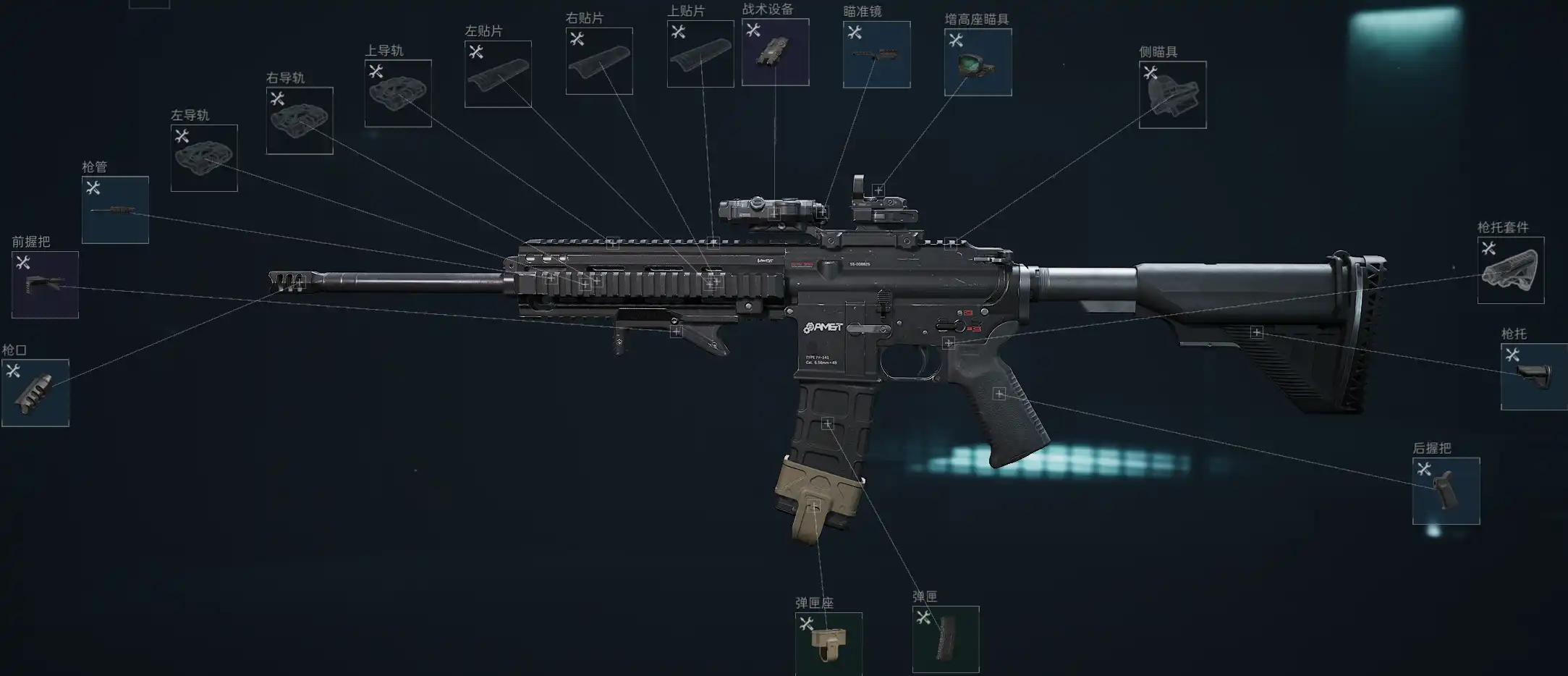Select the 弹匣座 magazine well slot
Image resolution: width=1568 pixels, height=676 pixels.
tap(829, 643)
